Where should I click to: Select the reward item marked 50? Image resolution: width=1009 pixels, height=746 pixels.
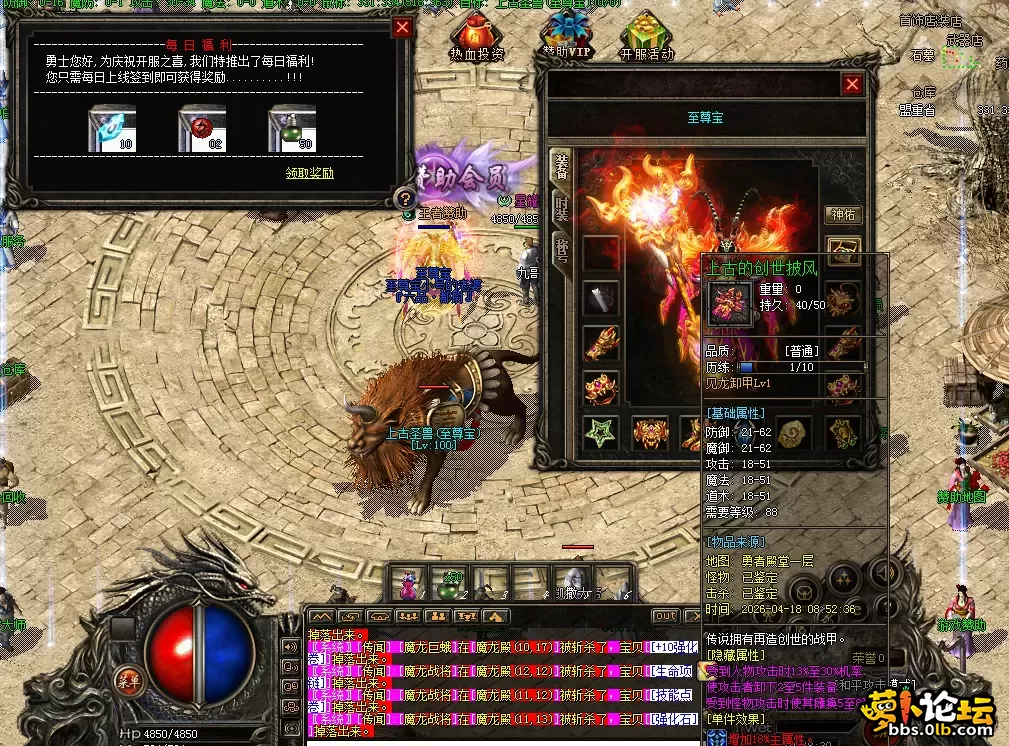click(292, 128)
